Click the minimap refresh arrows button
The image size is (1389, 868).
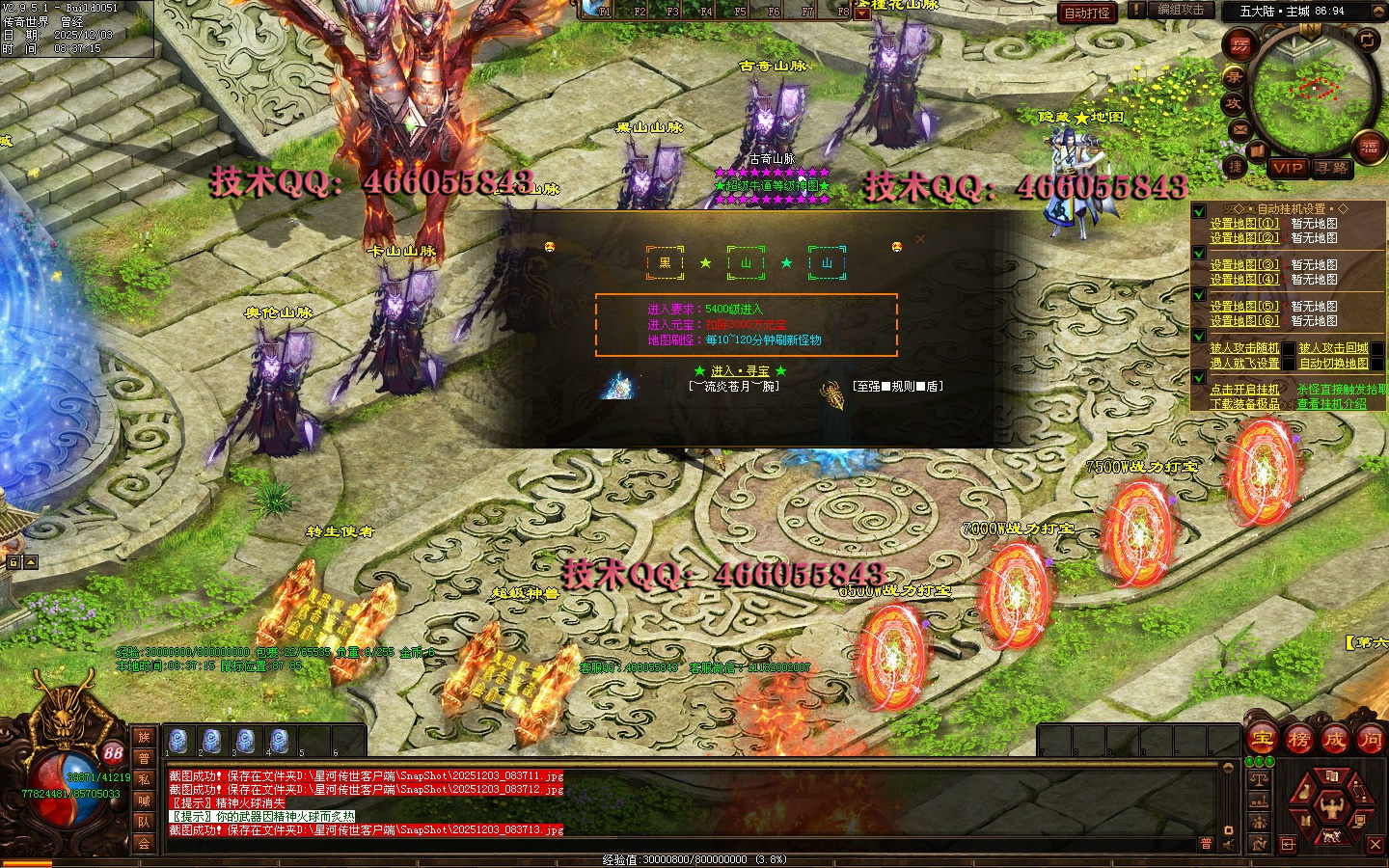(1368, 41)
